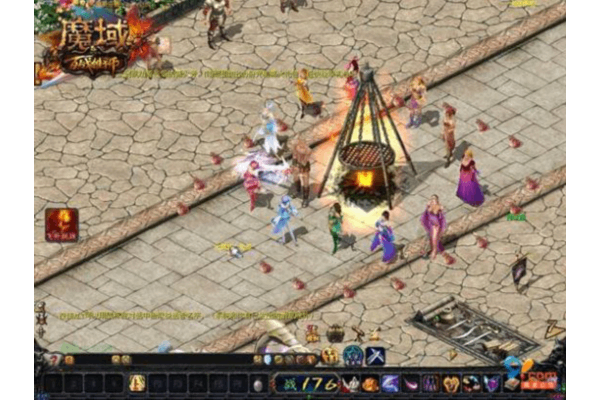The height and width of the screenshot is (400, 600).
Task: Open the book icon in bottom bar
Action: 512,384
